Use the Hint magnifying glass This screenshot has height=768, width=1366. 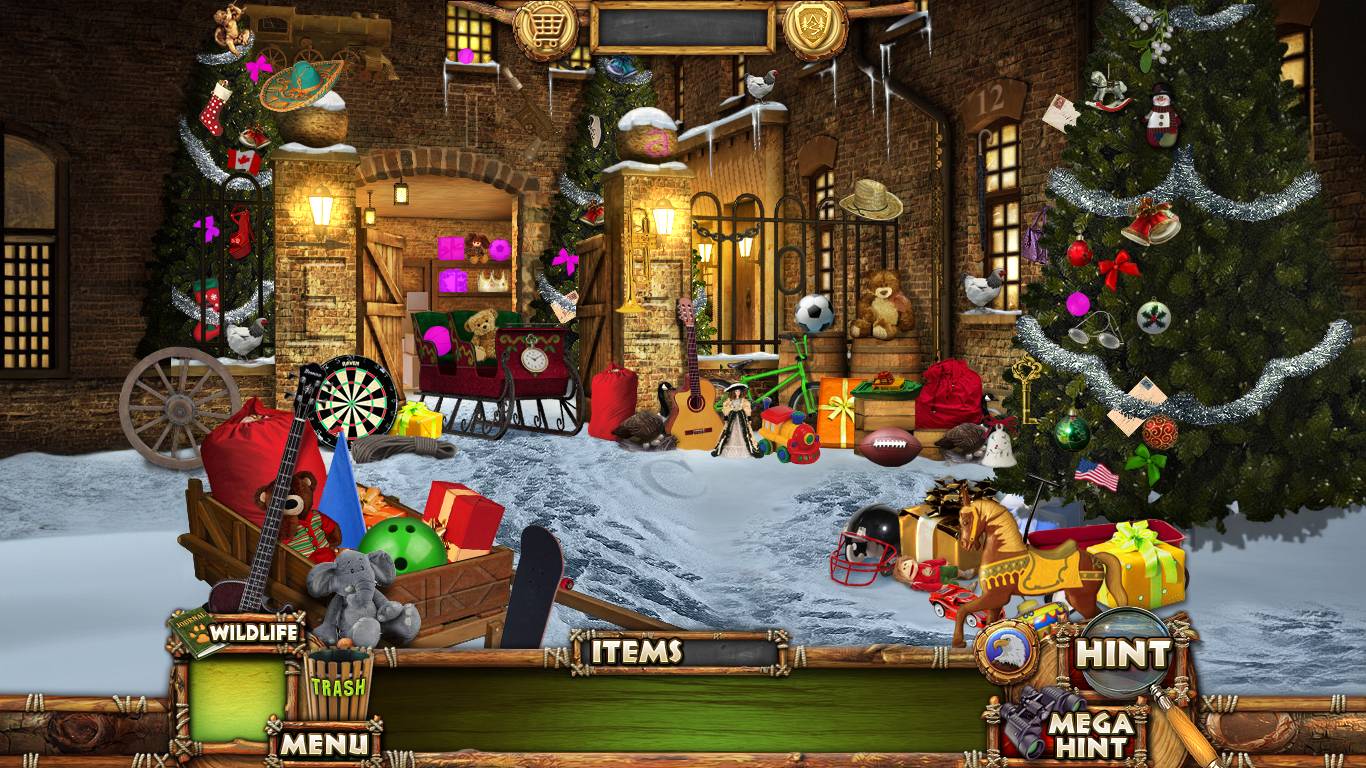1125,656
